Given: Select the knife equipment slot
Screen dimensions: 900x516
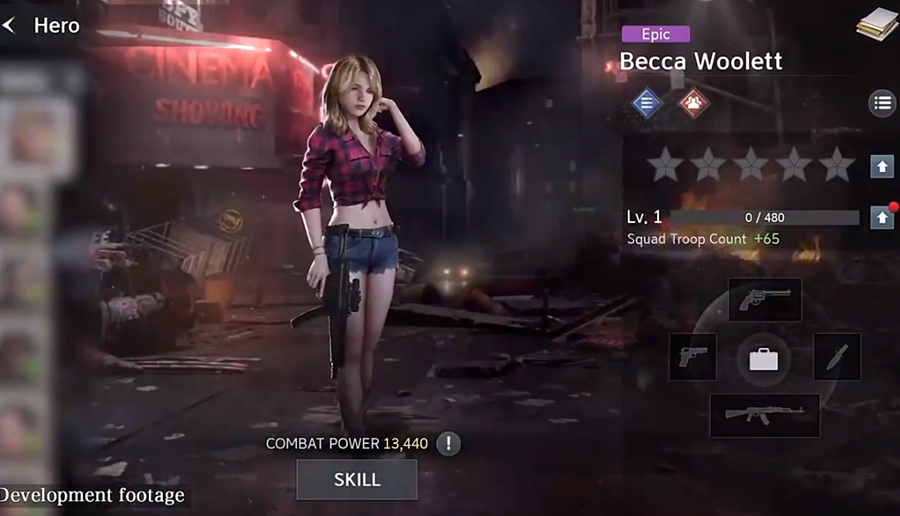Looking at the screenshot, I should point(837,357).
